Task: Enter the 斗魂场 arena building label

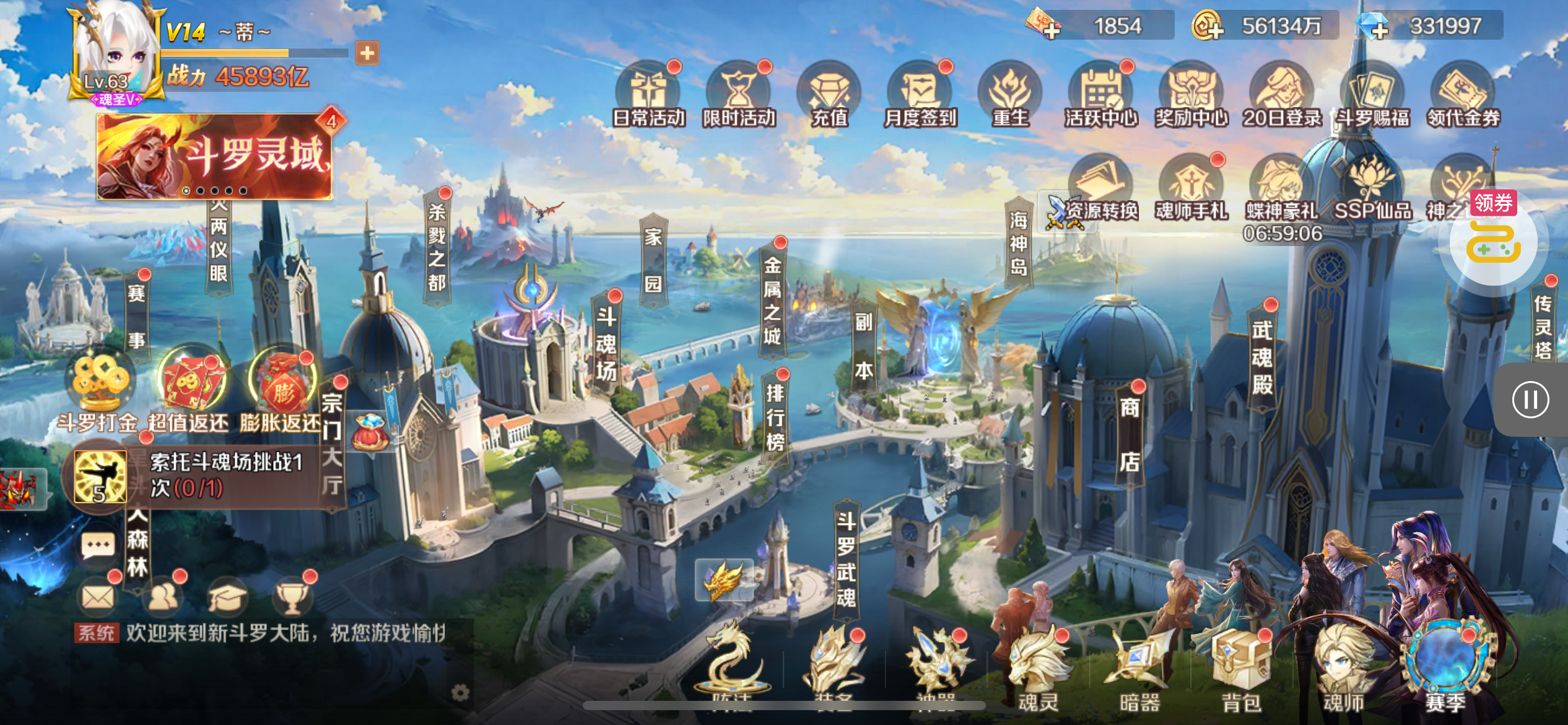Action: pos(606,344)
